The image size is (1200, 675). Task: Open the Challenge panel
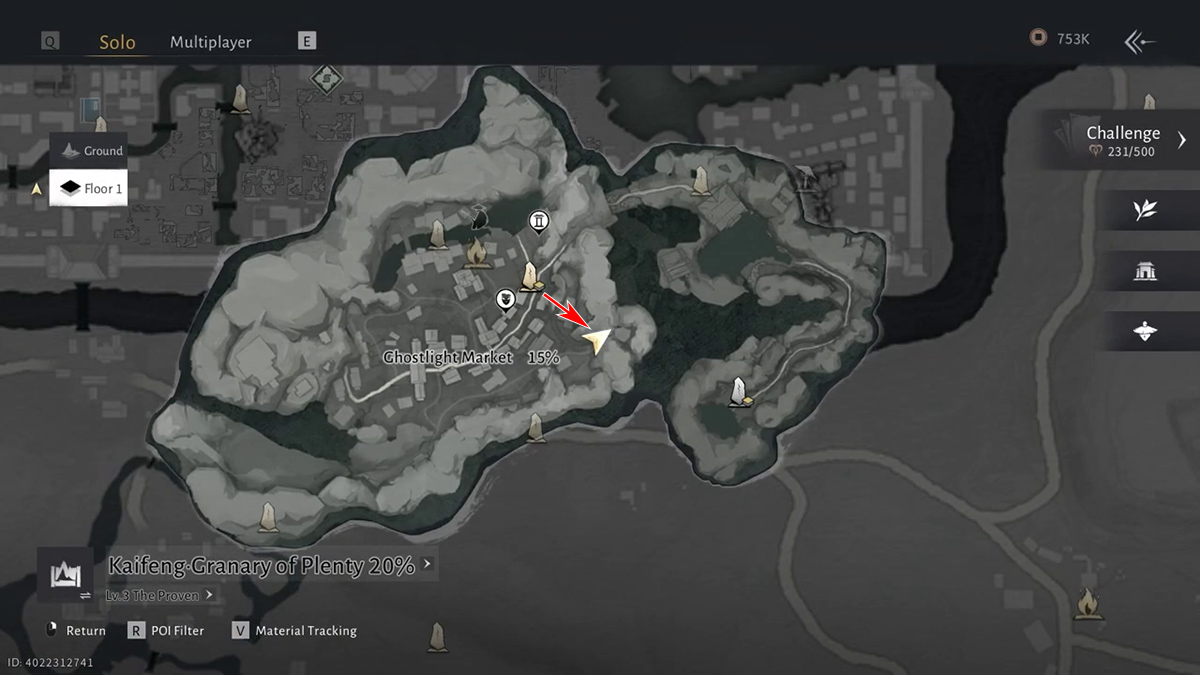tap(1123, 140)
